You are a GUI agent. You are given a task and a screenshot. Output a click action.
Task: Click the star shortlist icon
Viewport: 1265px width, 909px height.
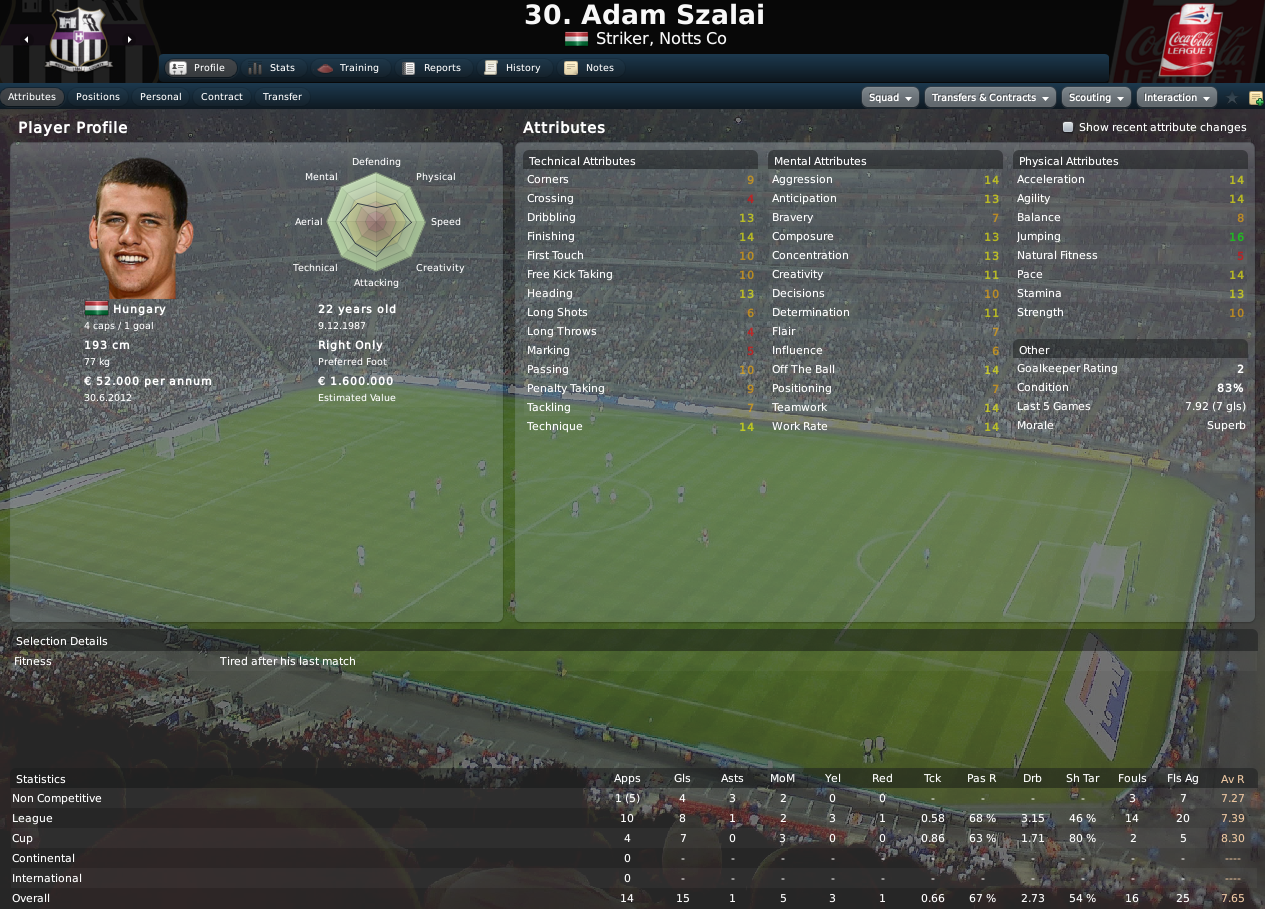click(x=1232, y=98)
